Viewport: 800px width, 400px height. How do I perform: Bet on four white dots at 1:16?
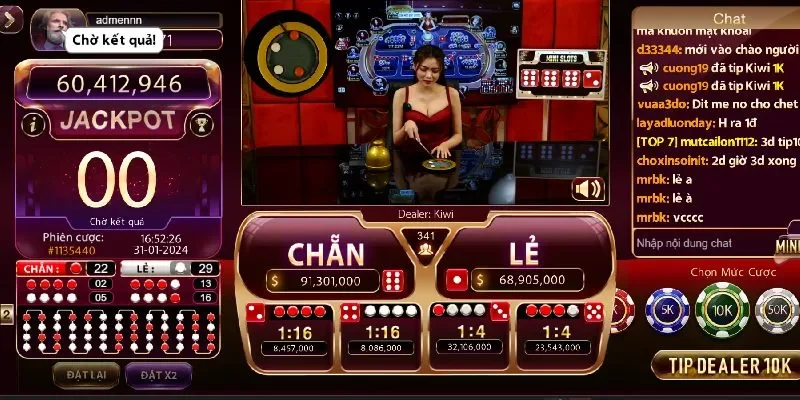382,330
